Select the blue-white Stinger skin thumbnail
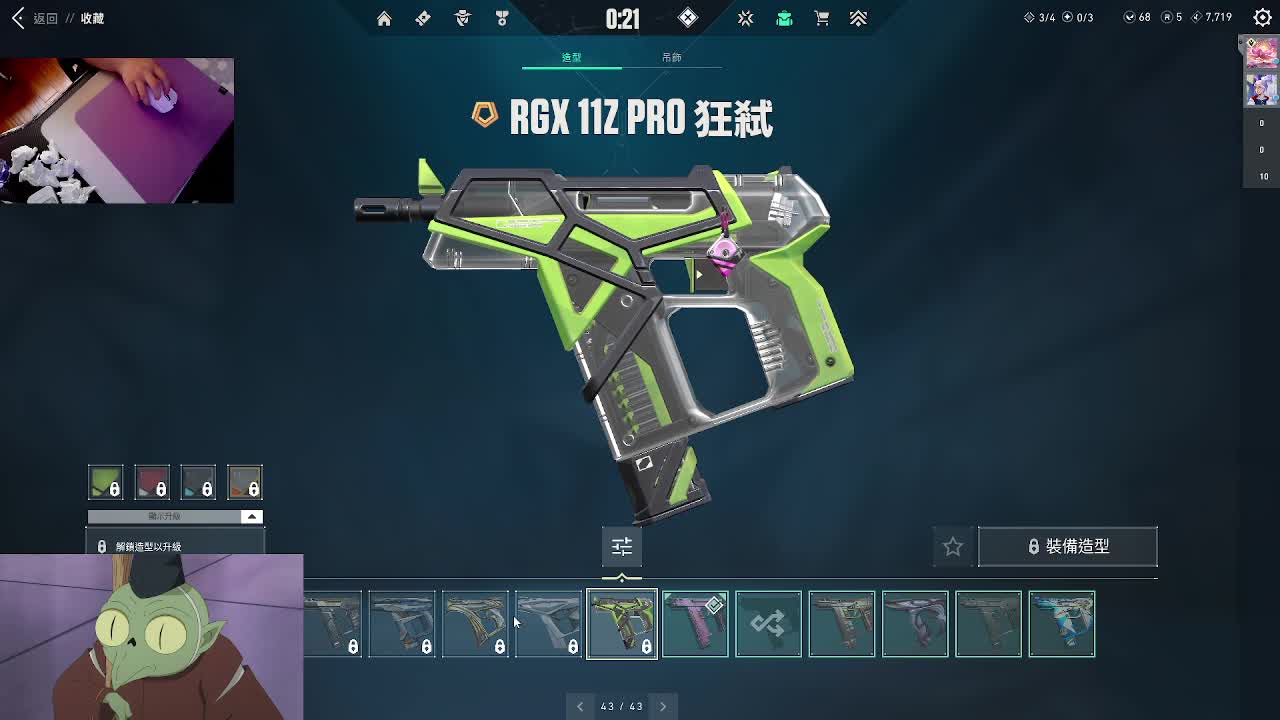The width and height of the screenshot is (1280, 720). click(x=1061, y=624)
